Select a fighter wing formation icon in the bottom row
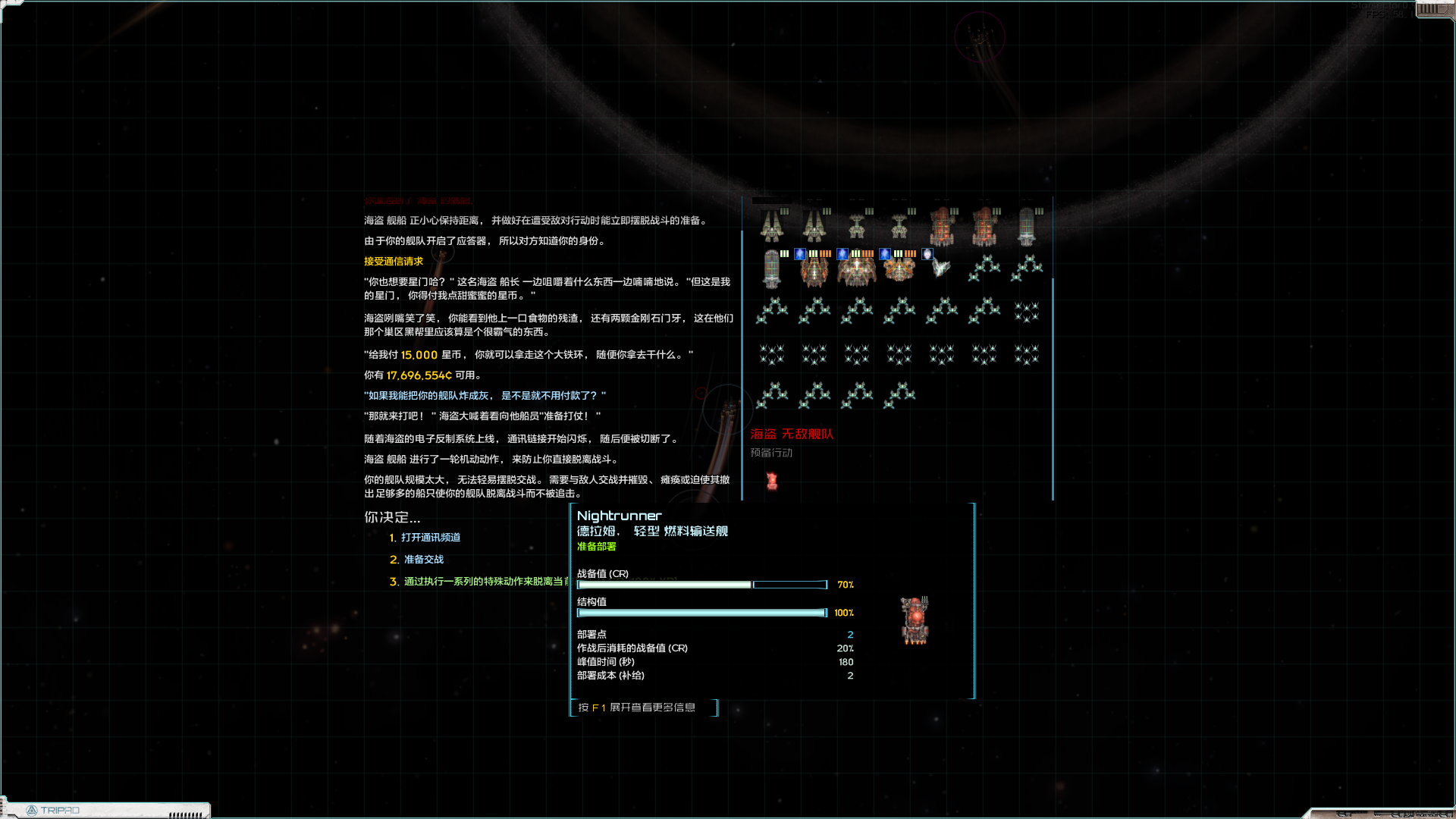Image resolution: width=1456 pixels, height=819 pixels. [x=773, y=393]
